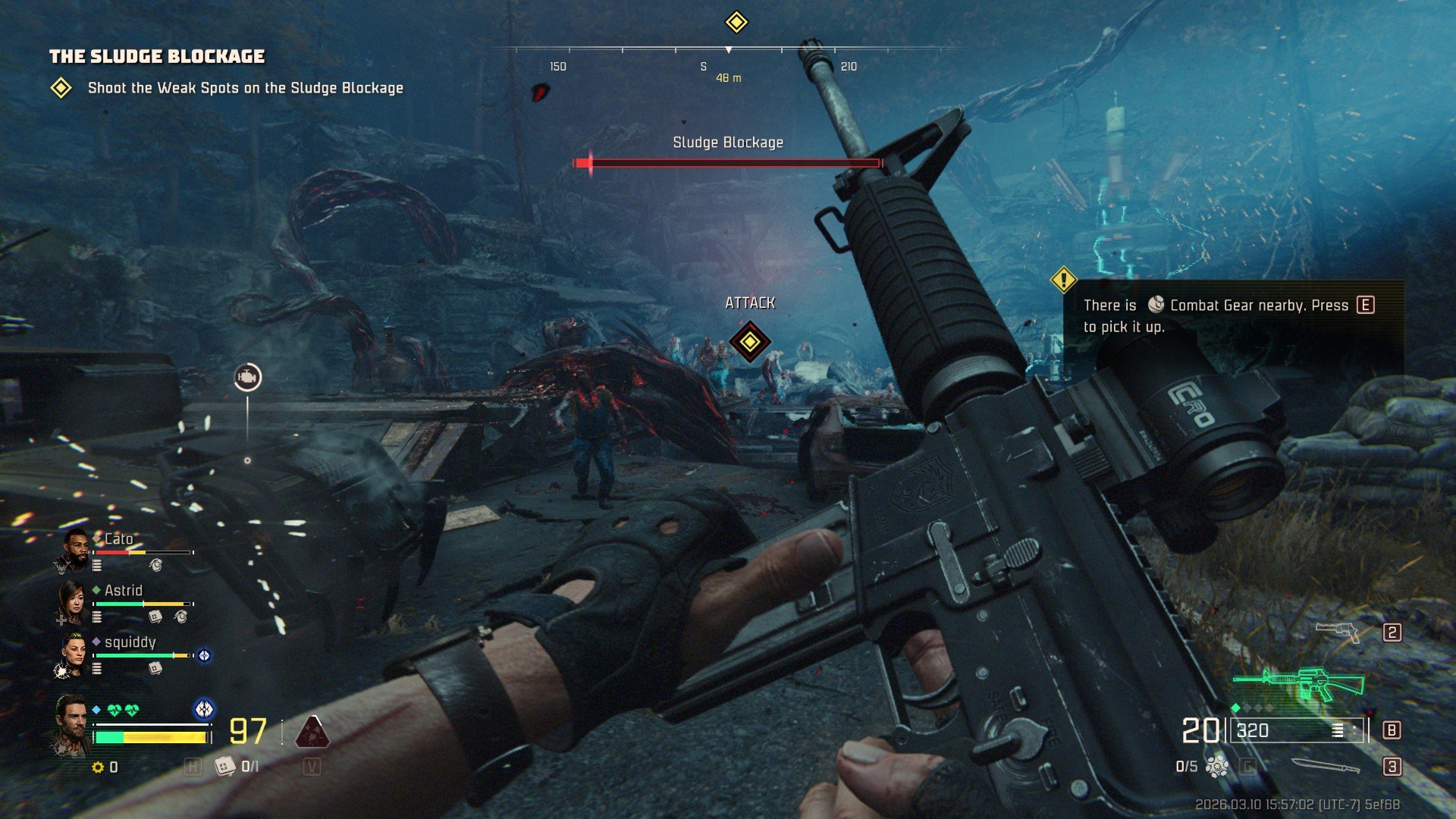Viewport: 1456px width, 819px height.
Task: Equip the machete melee weapon slot
Action: (x=1325, y=766)
